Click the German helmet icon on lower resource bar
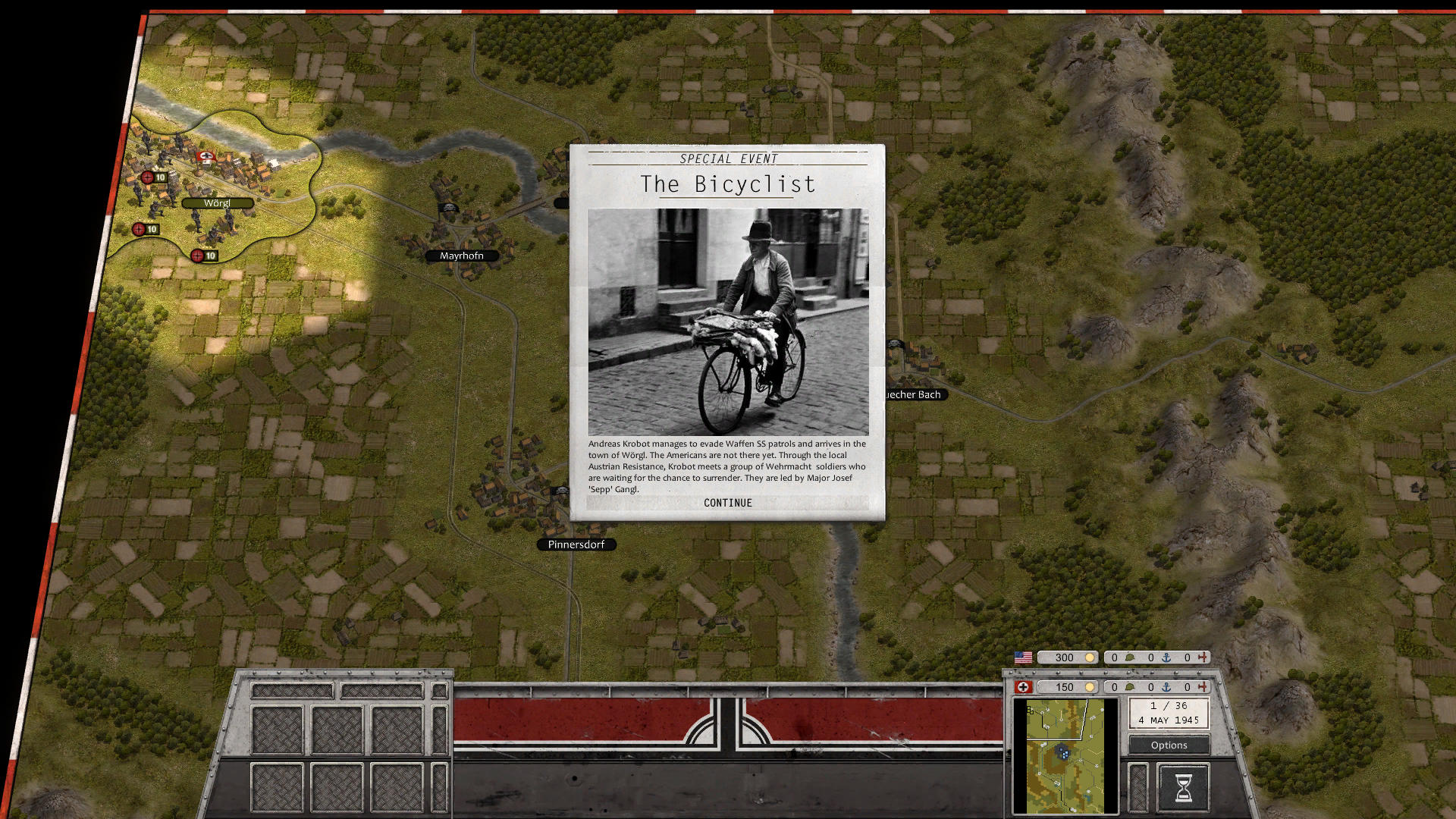The image size is (1456, 819). pos(1130,686)
